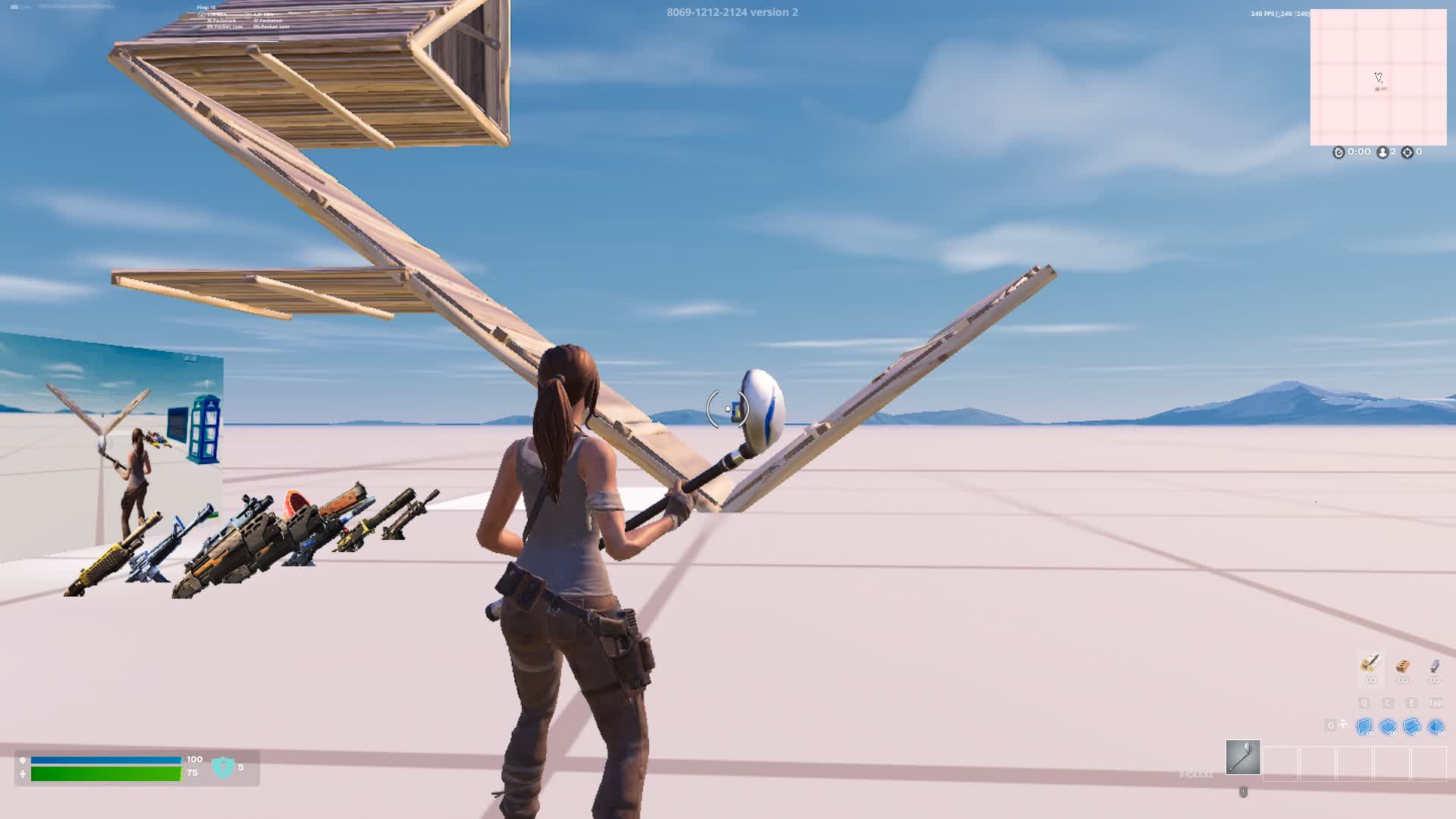Click the mouse wheel icon below the pickaxe slot
Image resolution: width=1456 pixels, height=819 pixels.
point(1244,792)
